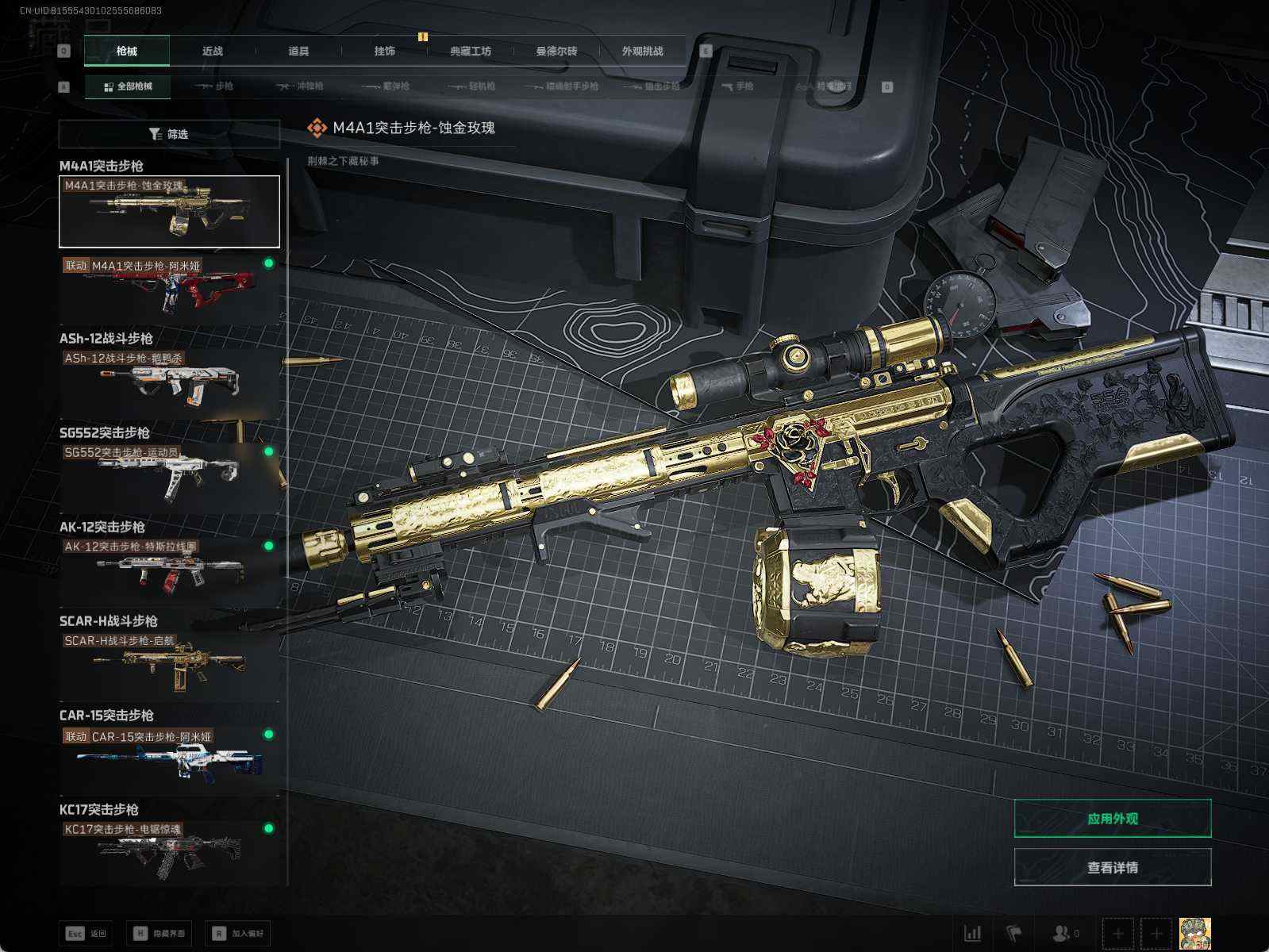Open the 外观挑战 tab
Screen dimensions: 1269x952
(x=642, y=52)
